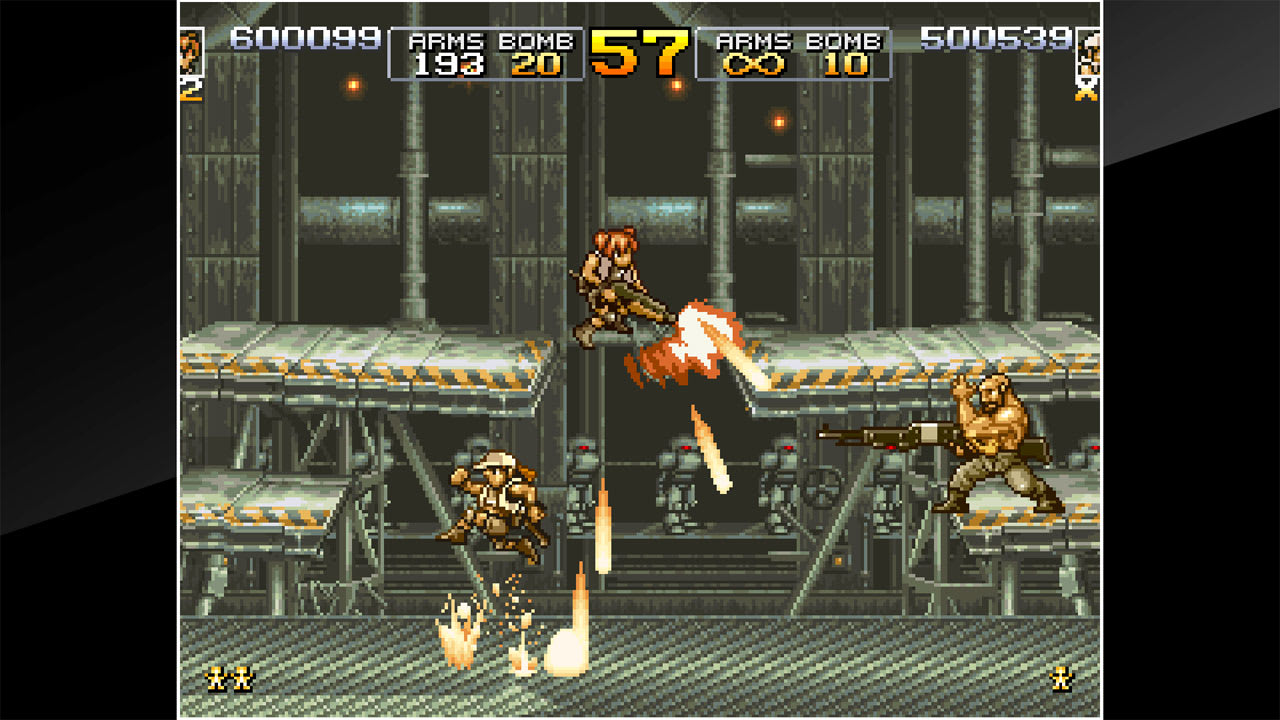1280x720 pixels.
Task: Select the X lives indicator below player 2 portrait
Action: 1087,92
